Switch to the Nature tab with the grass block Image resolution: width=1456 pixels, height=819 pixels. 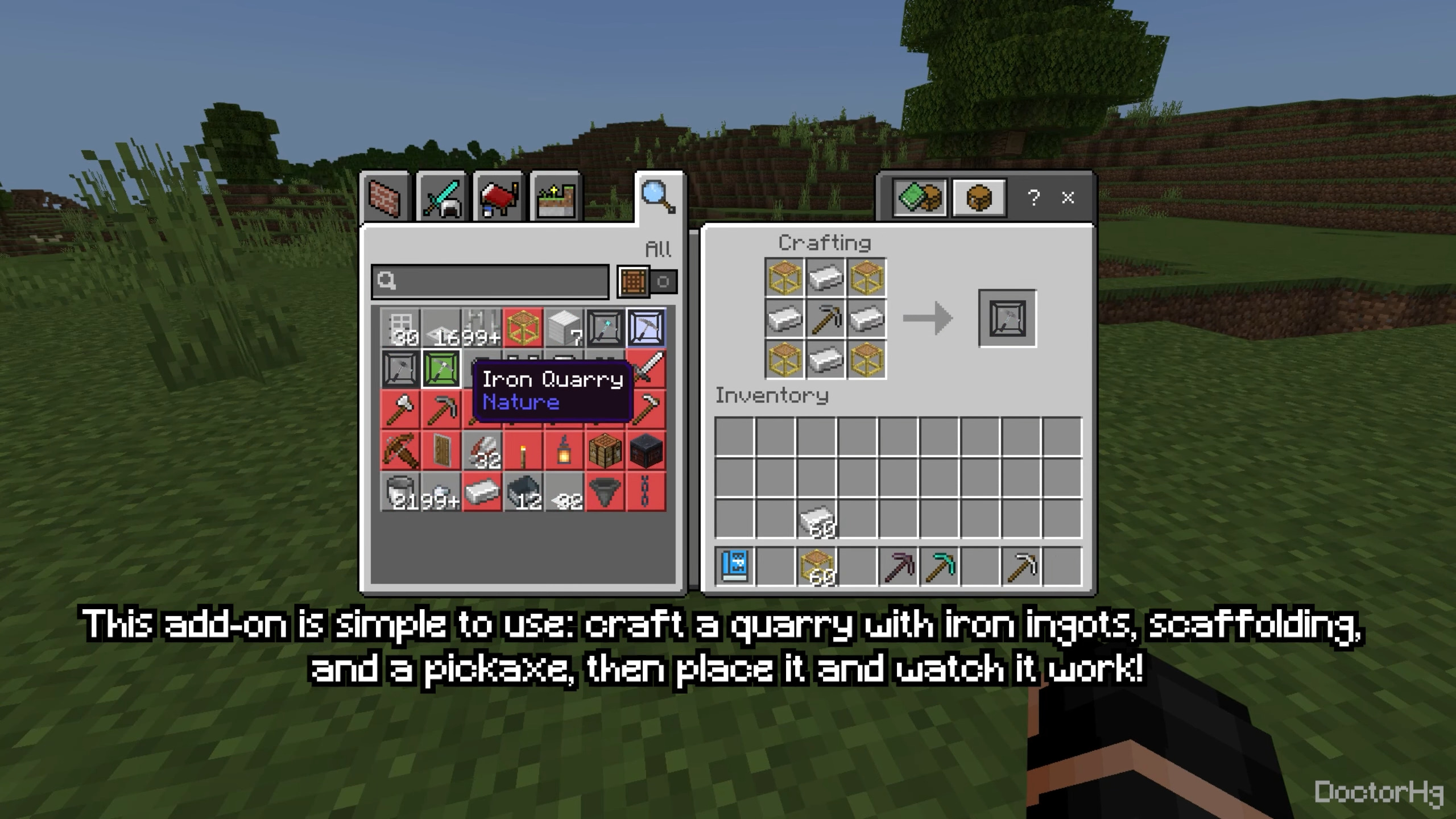556,197
